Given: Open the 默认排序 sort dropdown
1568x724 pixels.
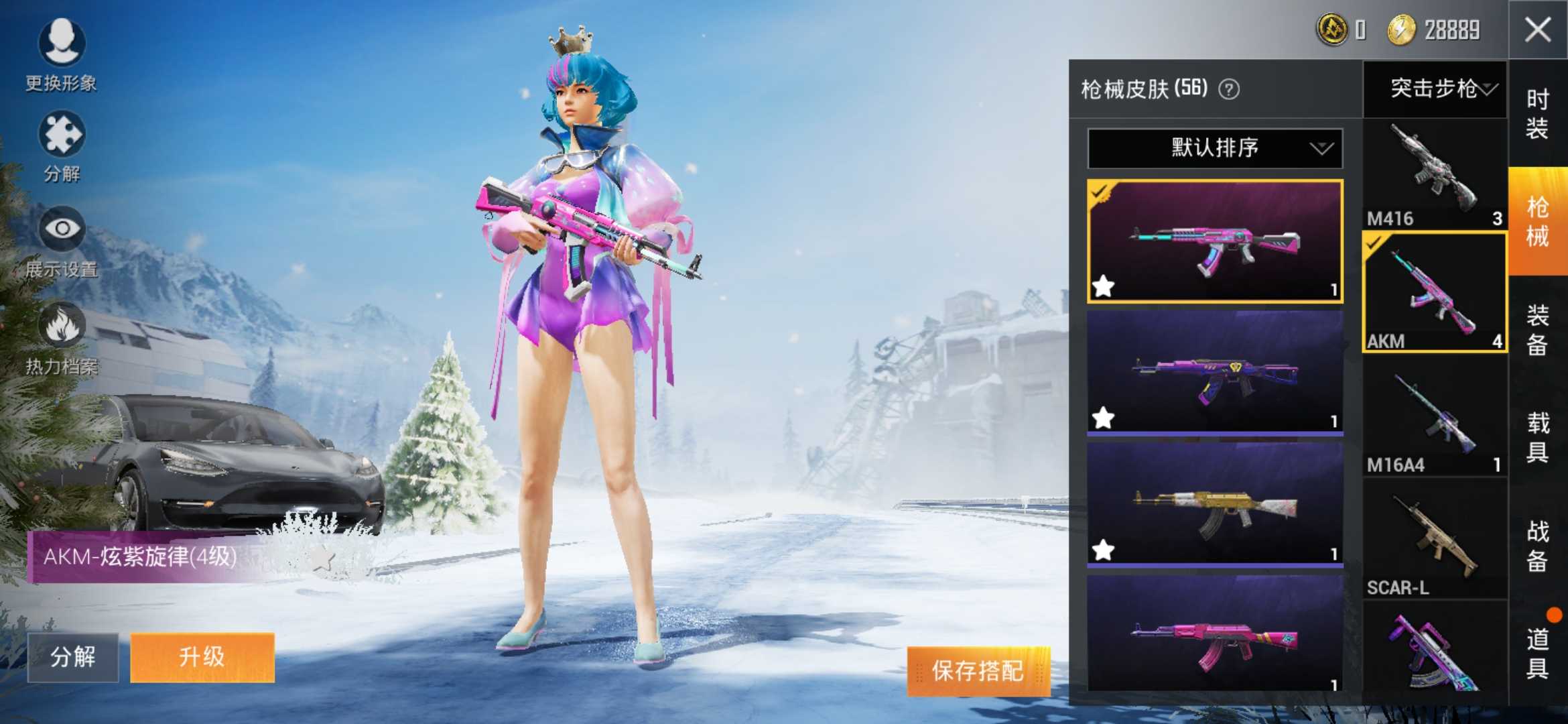Looking at the screenshot, I should [x=1215, y=148].
